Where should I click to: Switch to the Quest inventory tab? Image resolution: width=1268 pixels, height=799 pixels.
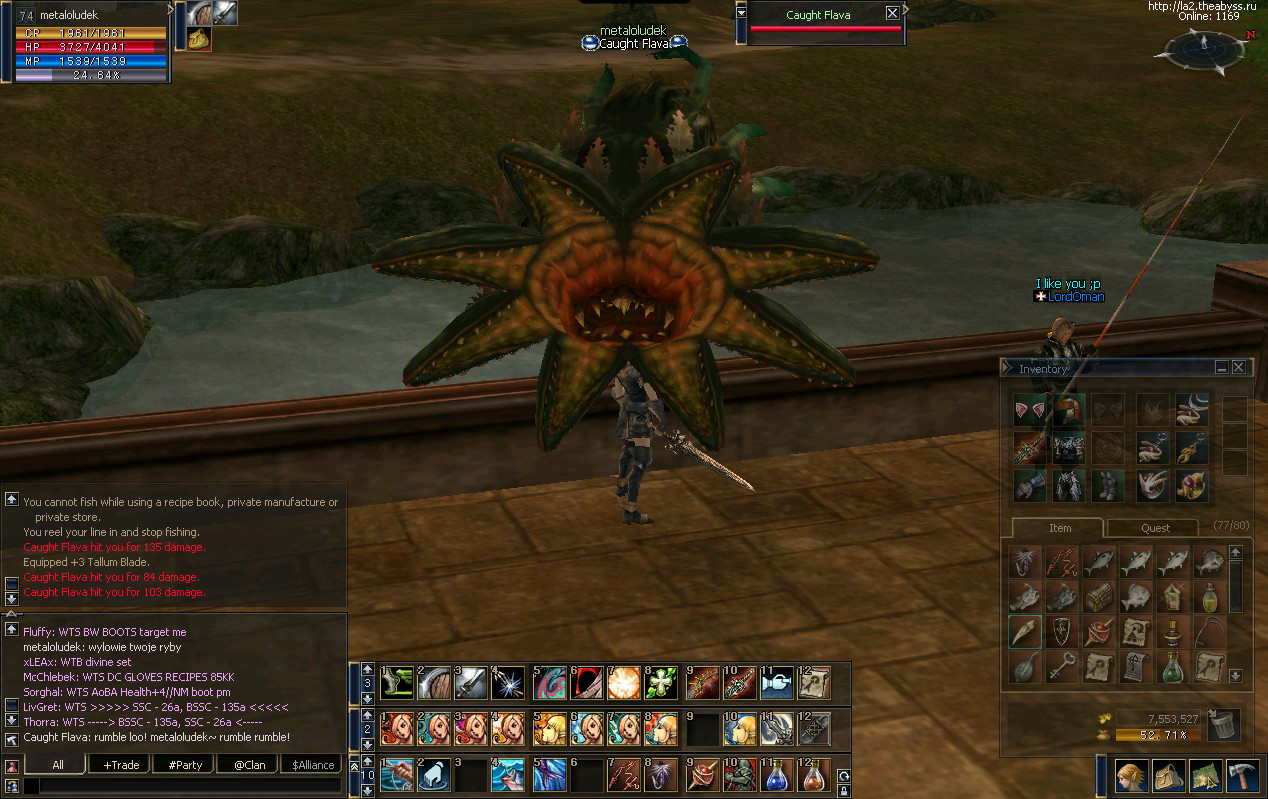(1154, 528)
